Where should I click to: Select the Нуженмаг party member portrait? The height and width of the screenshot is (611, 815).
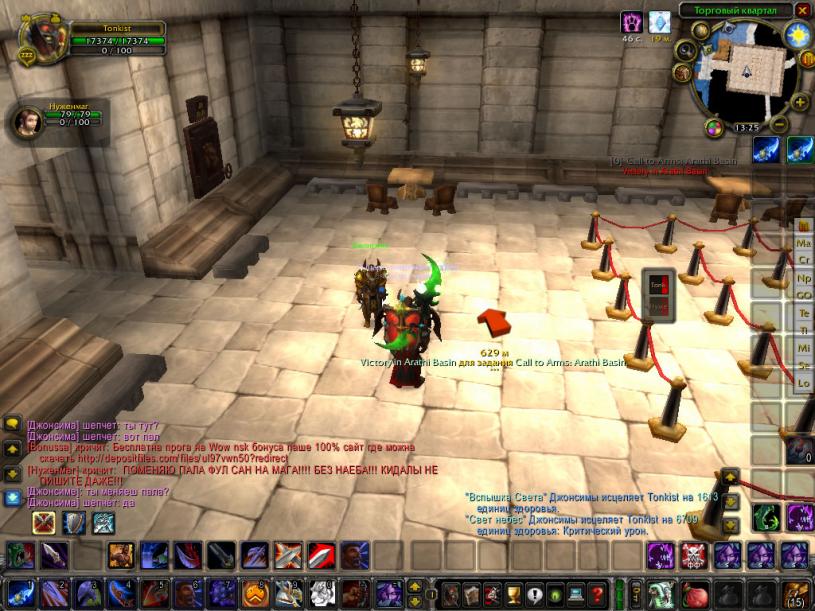[x=26, y=120]
